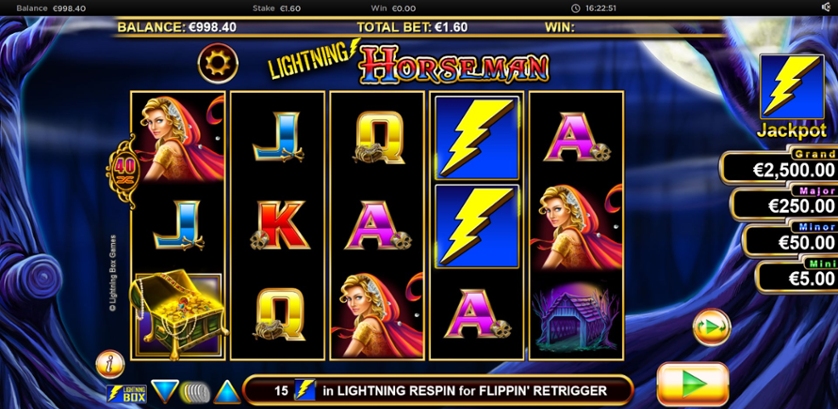Viewport: 838px width, 409px height.
Task: Click the 40 paylines badge
Action: [121, 169]
